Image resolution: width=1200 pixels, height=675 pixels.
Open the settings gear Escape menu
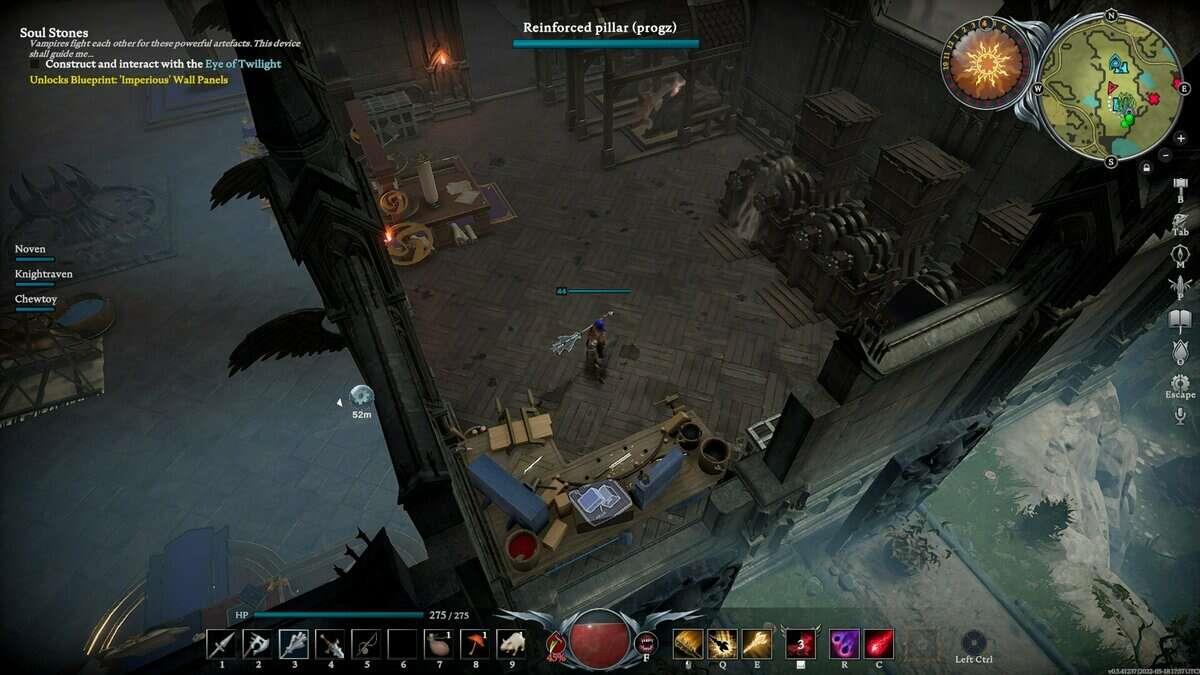click(x=1180, y=383)
